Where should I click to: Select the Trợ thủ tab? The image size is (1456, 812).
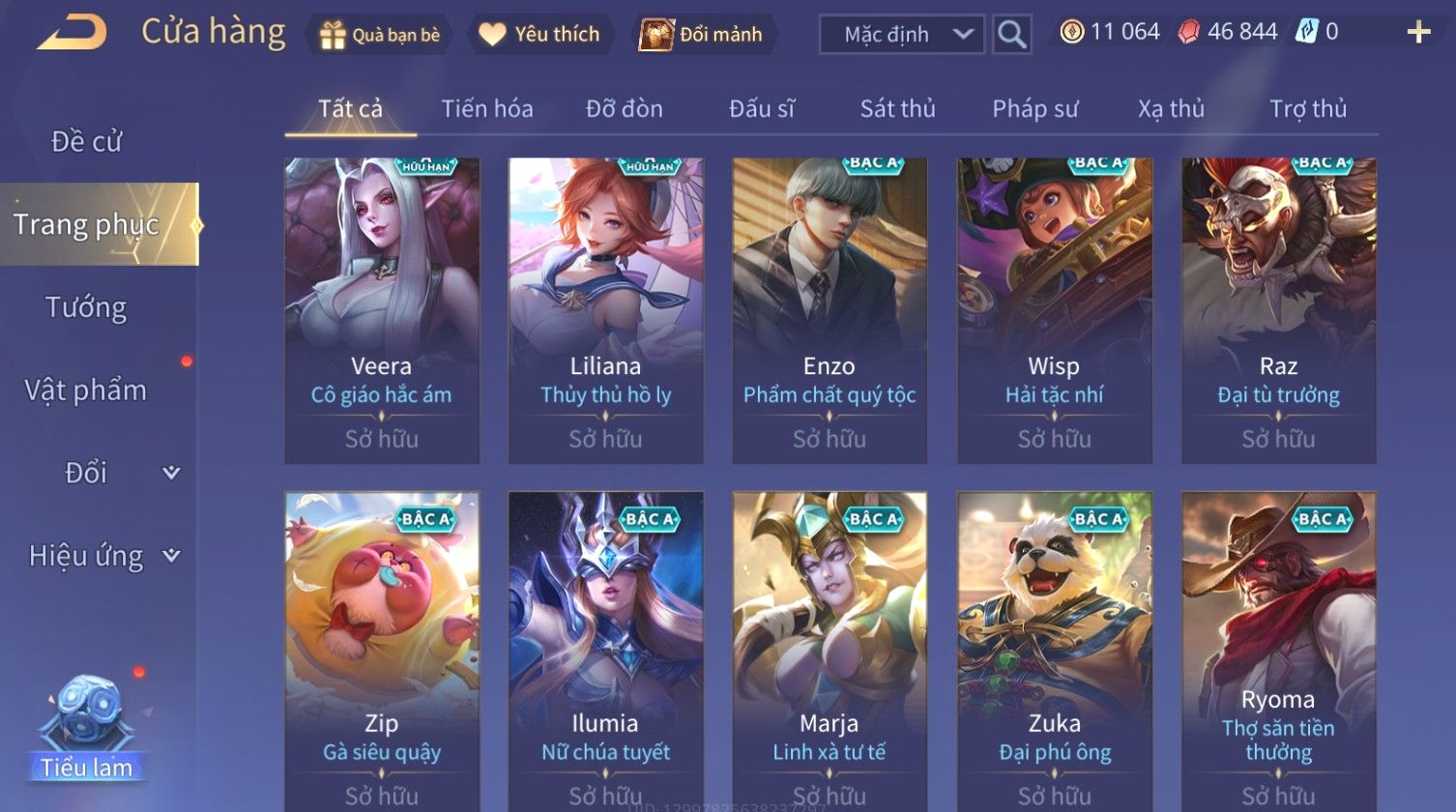pyautogui.click(x=1308, y=109)
